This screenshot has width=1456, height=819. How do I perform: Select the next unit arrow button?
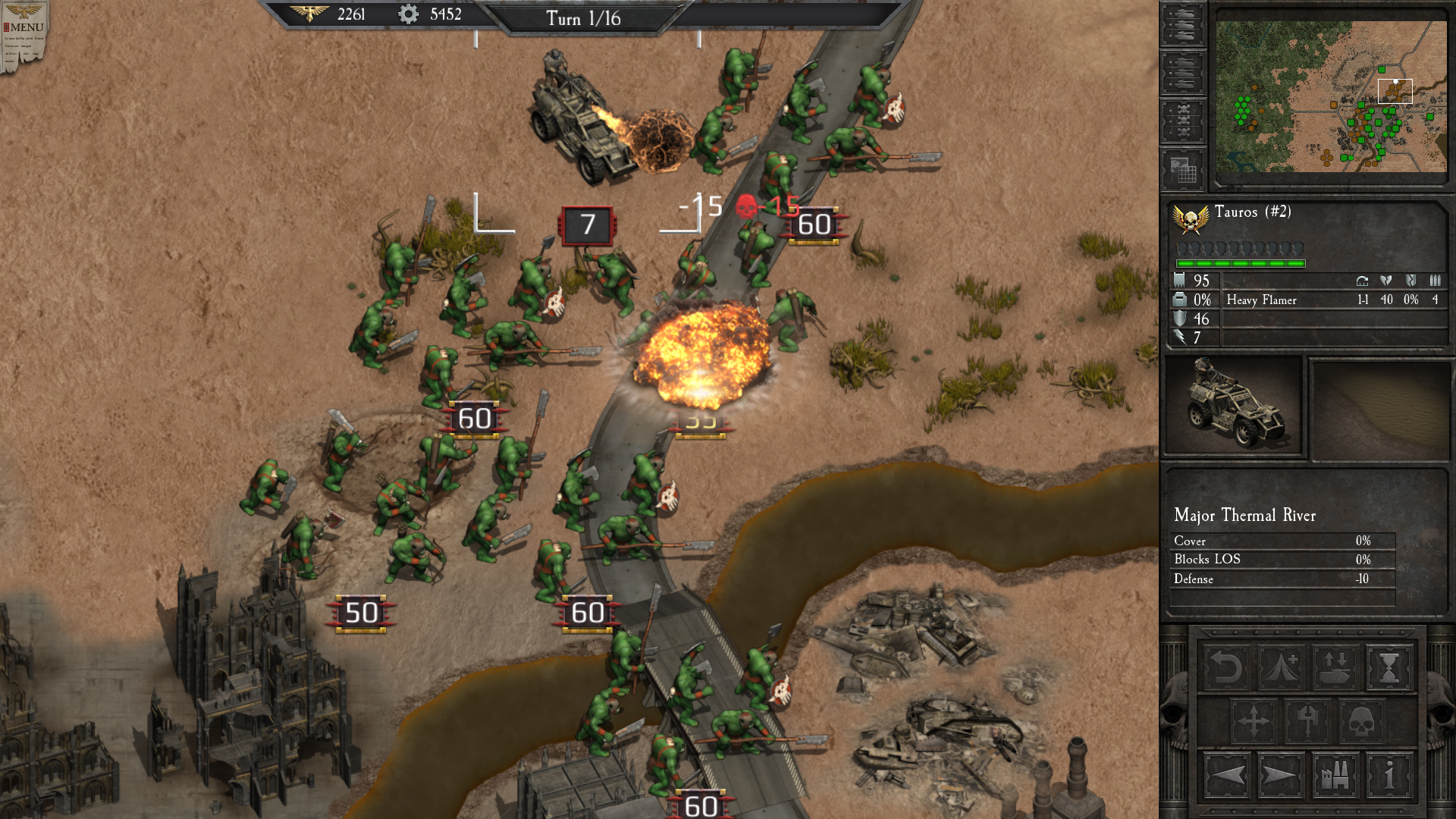1280,777
